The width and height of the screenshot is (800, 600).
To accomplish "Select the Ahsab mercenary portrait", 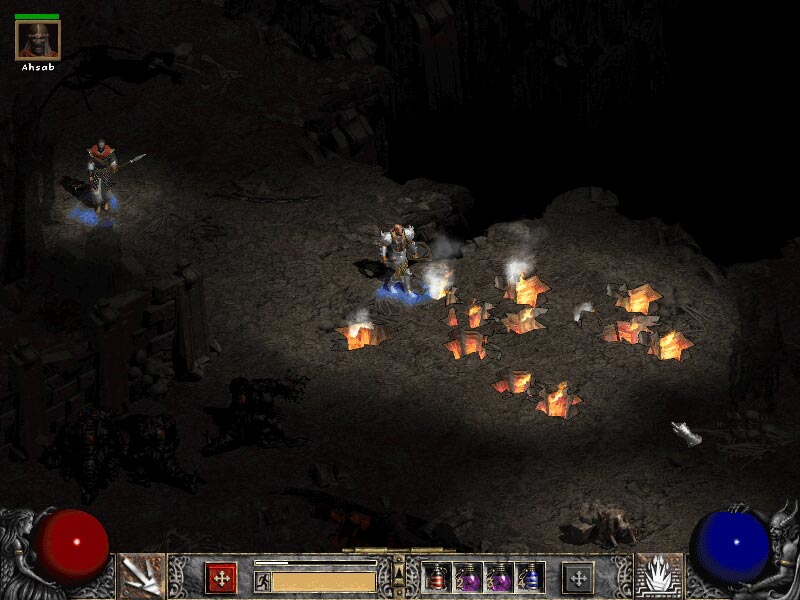I will point(38,40).
